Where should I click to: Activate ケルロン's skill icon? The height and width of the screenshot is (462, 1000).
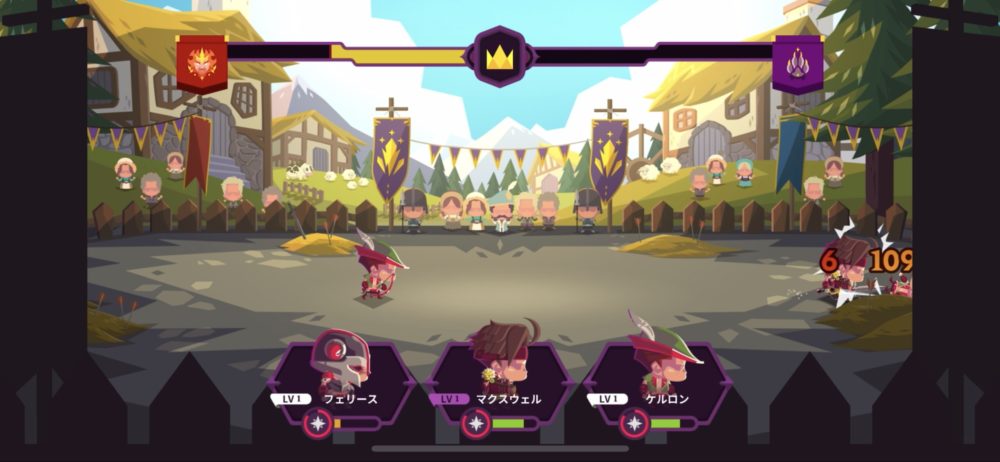coord(633,424)
